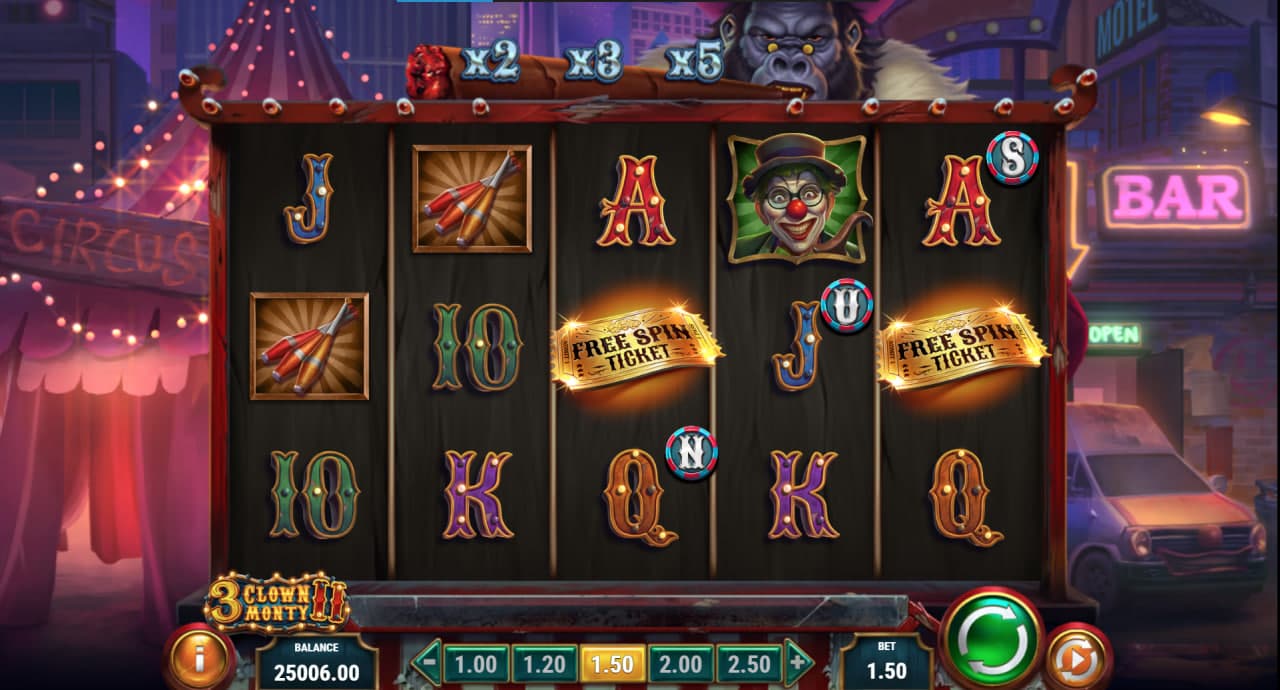Increase bet with the plus arrow
1280x690 pixels.
tap(798, 662)
